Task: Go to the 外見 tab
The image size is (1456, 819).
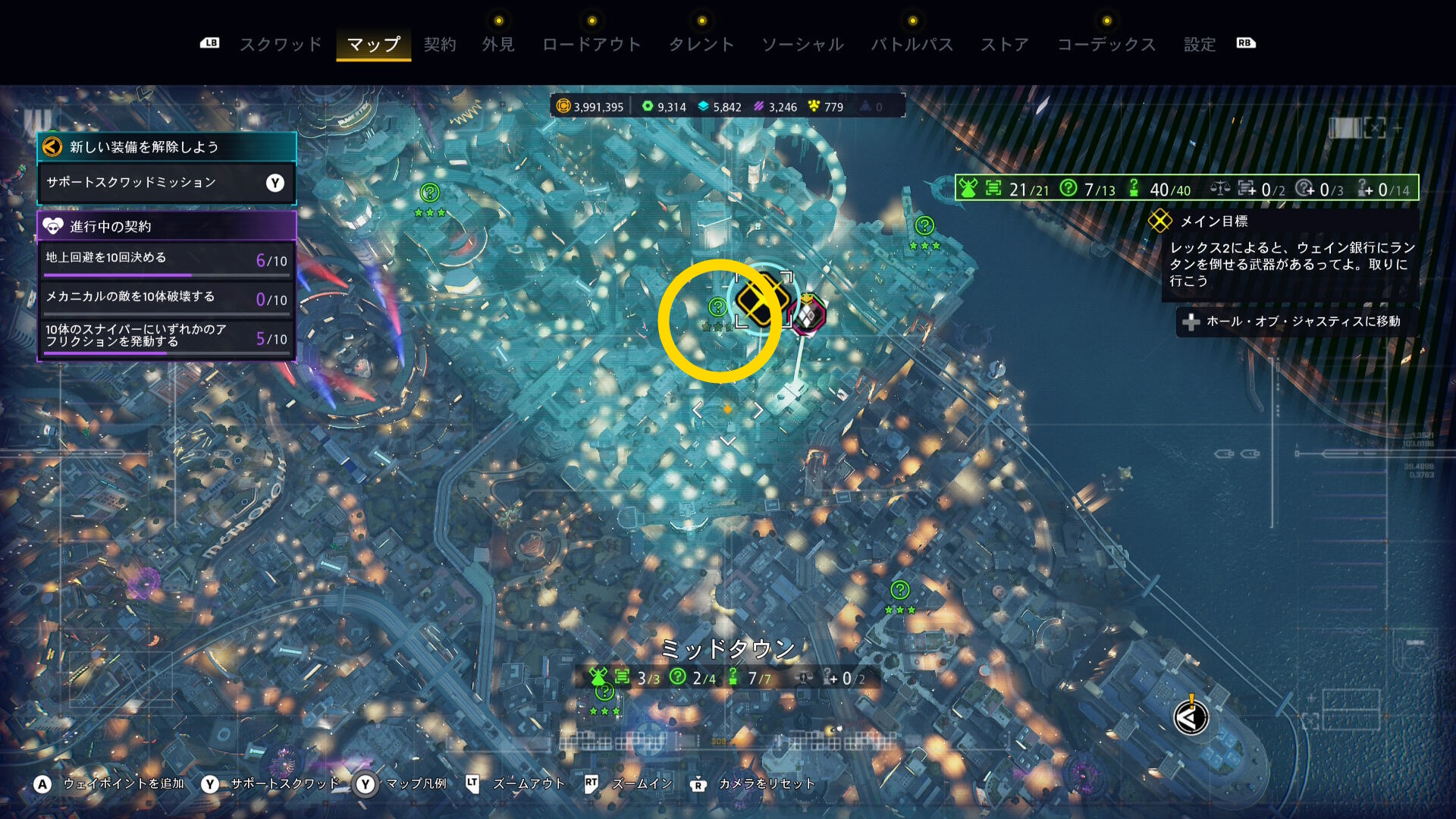Action: (x=498, y=45)
